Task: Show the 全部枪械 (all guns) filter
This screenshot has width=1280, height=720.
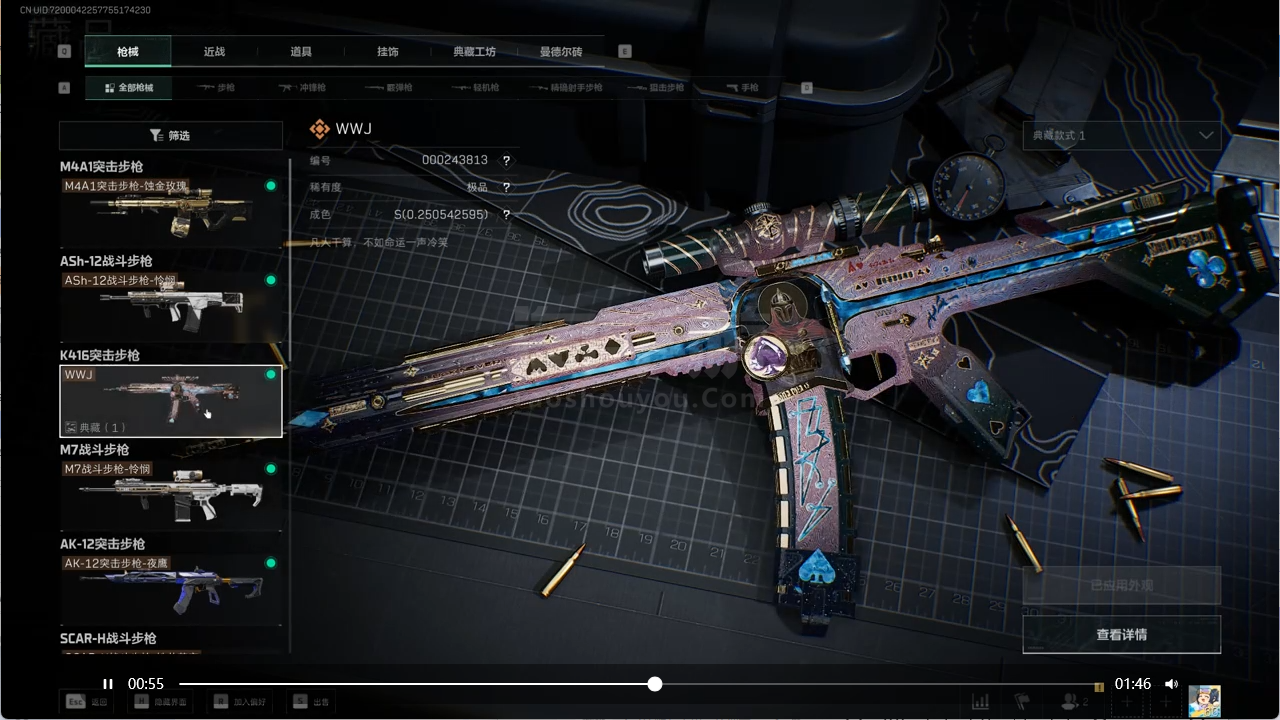Action: point(128,88)
